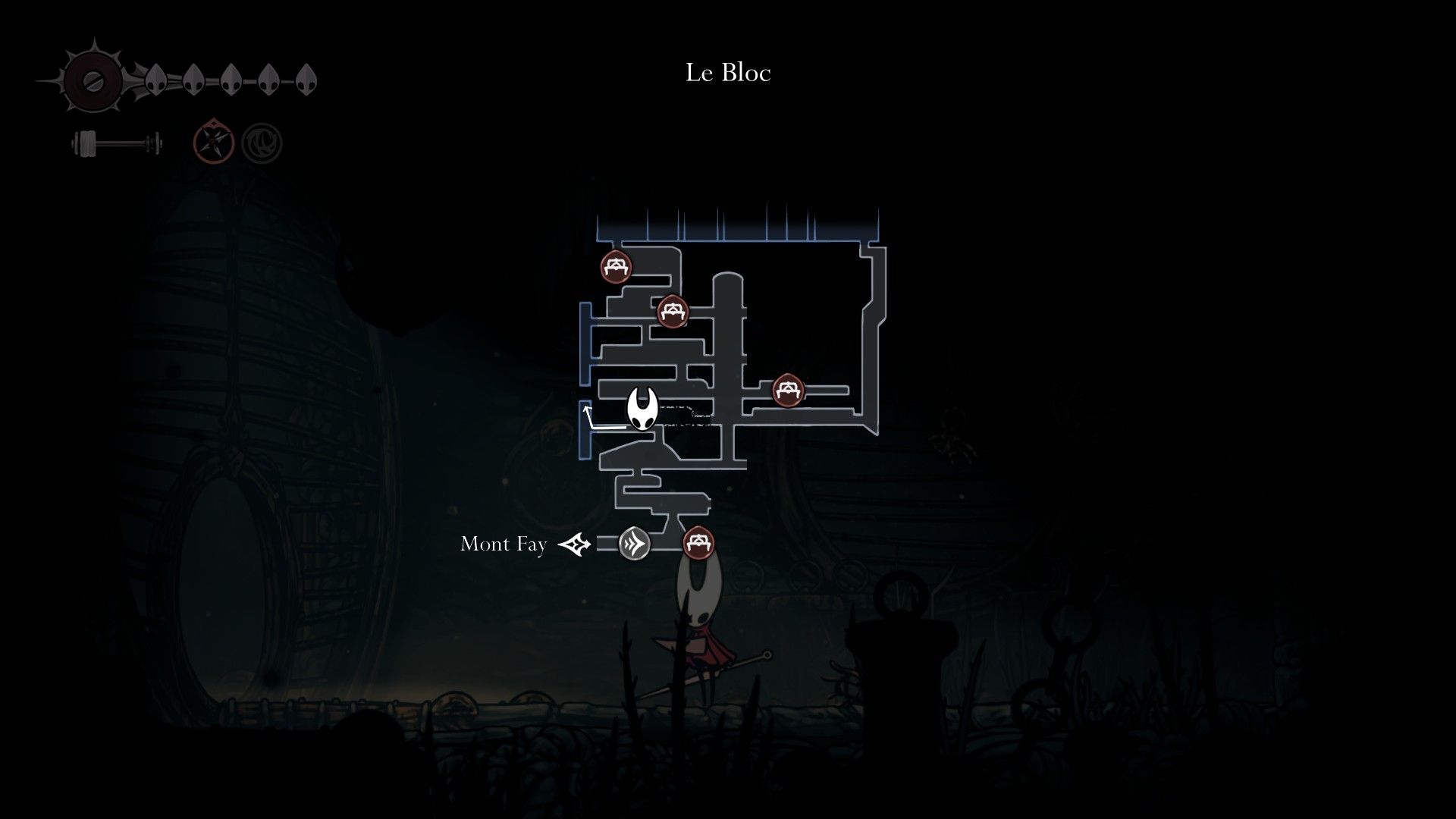Click the second bench marker below the top one
Viewport: 1456px width, 819px height.
click(x=673, y=312)
